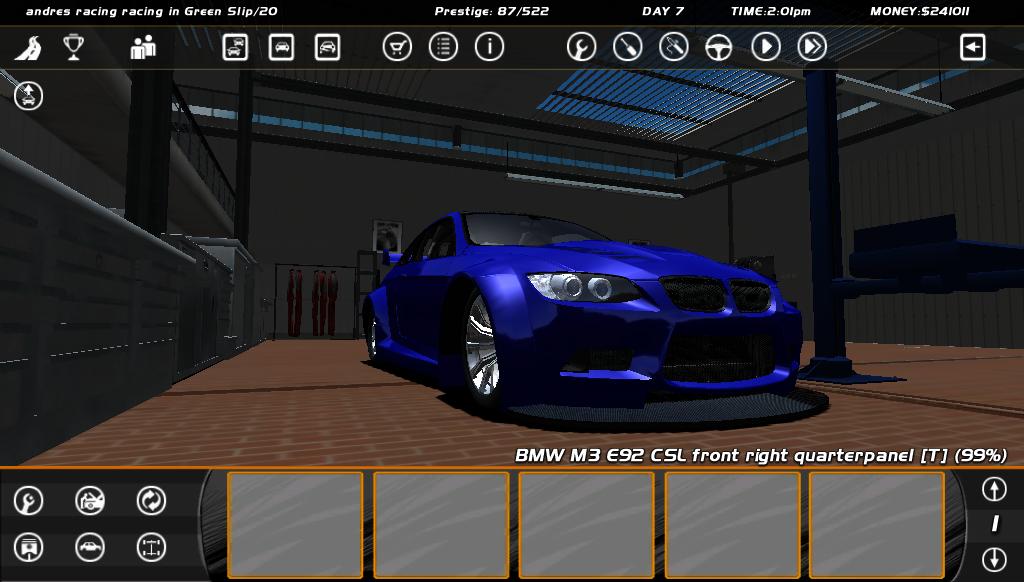Viewport: 1024px width, 582px height.
Task: Select the piston engine parts category
Action: pyautogui.click(x=28, y=547)
